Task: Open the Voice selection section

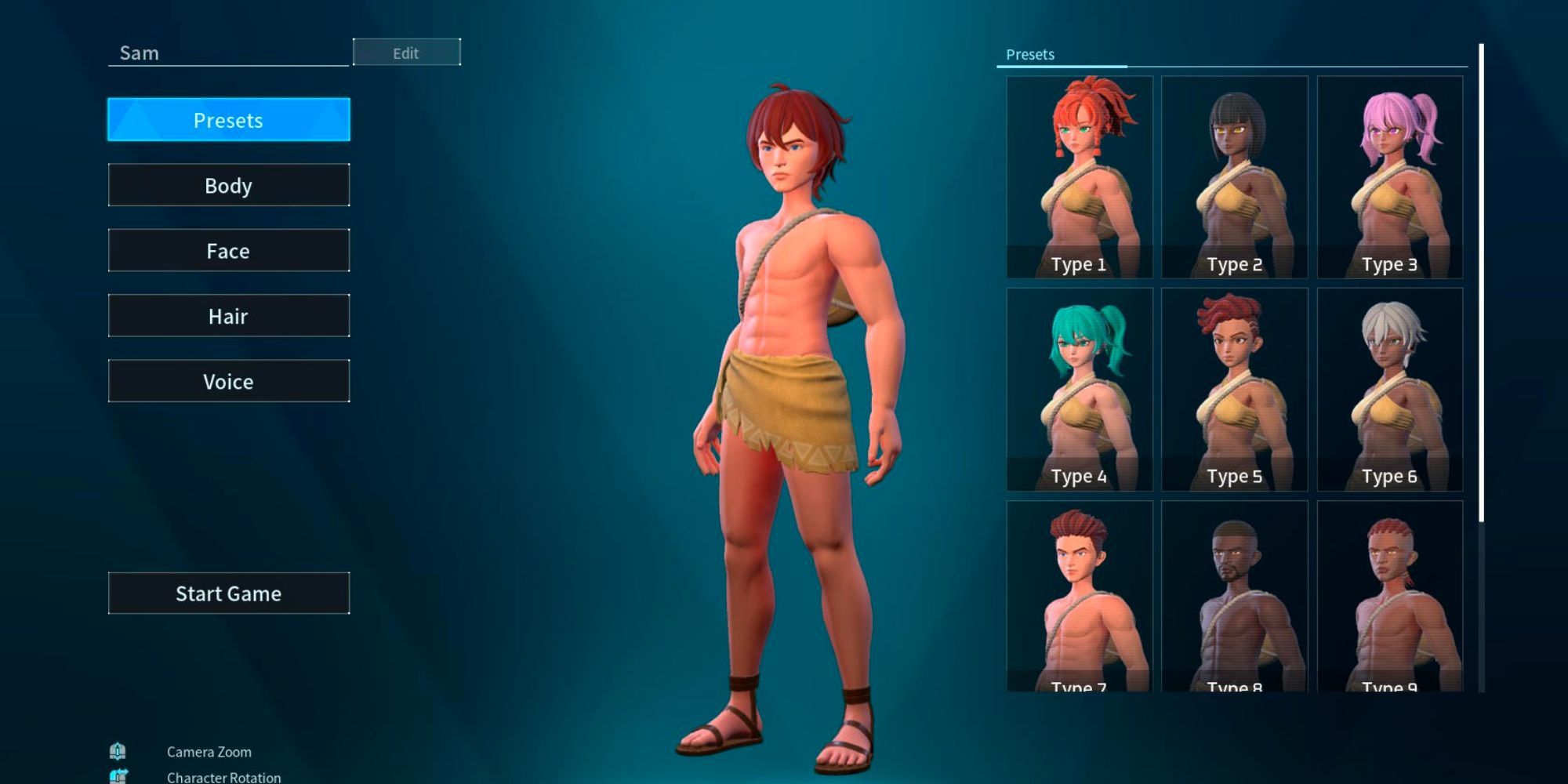Action: [228, 381]
